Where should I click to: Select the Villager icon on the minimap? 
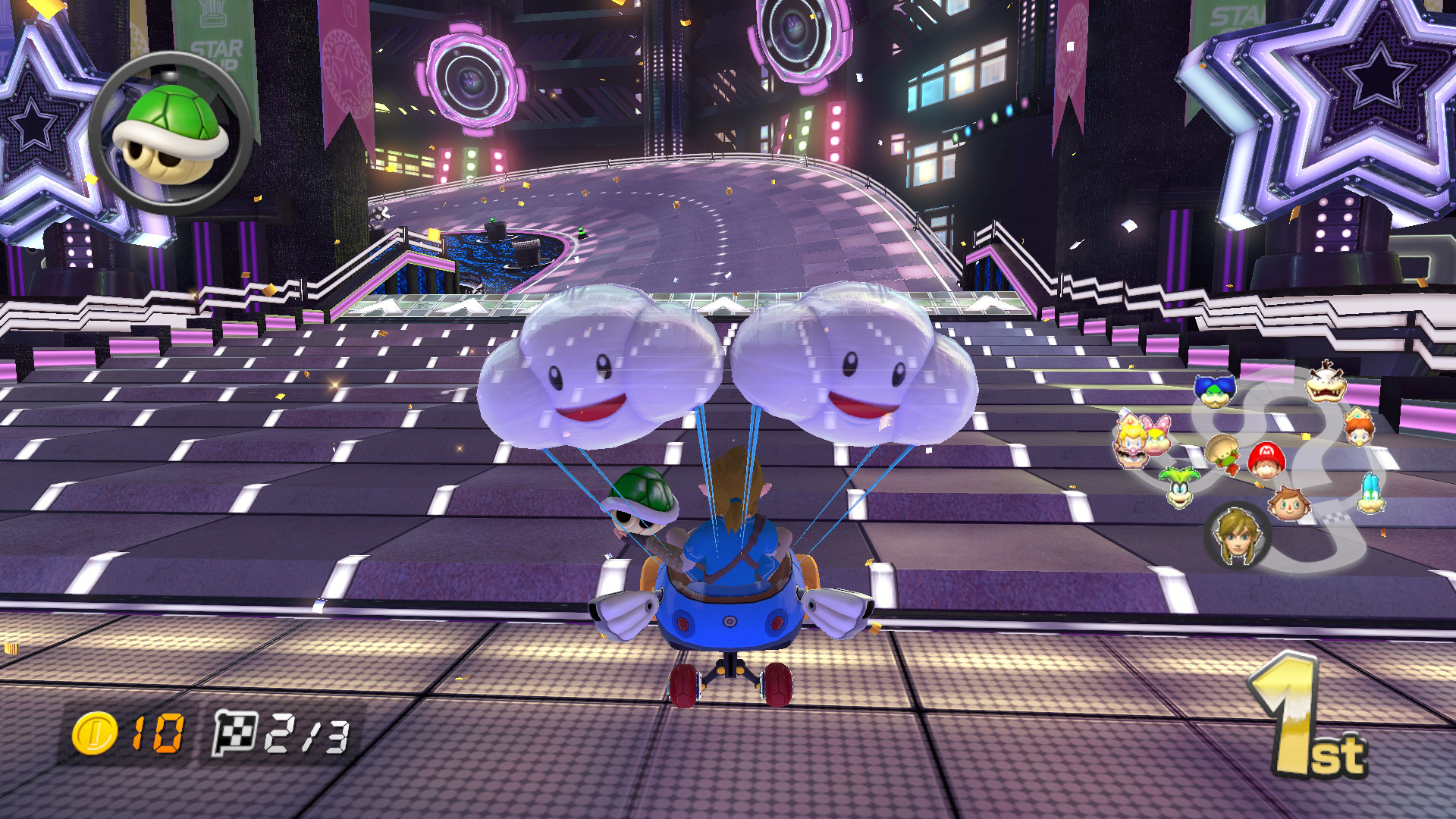(1290, 504)
